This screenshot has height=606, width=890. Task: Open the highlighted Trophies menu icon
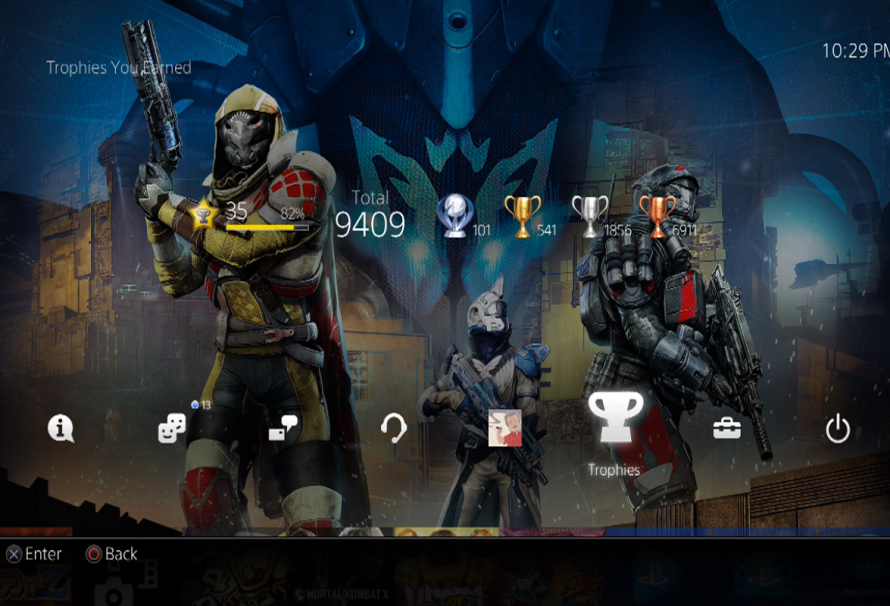[614, 419]
